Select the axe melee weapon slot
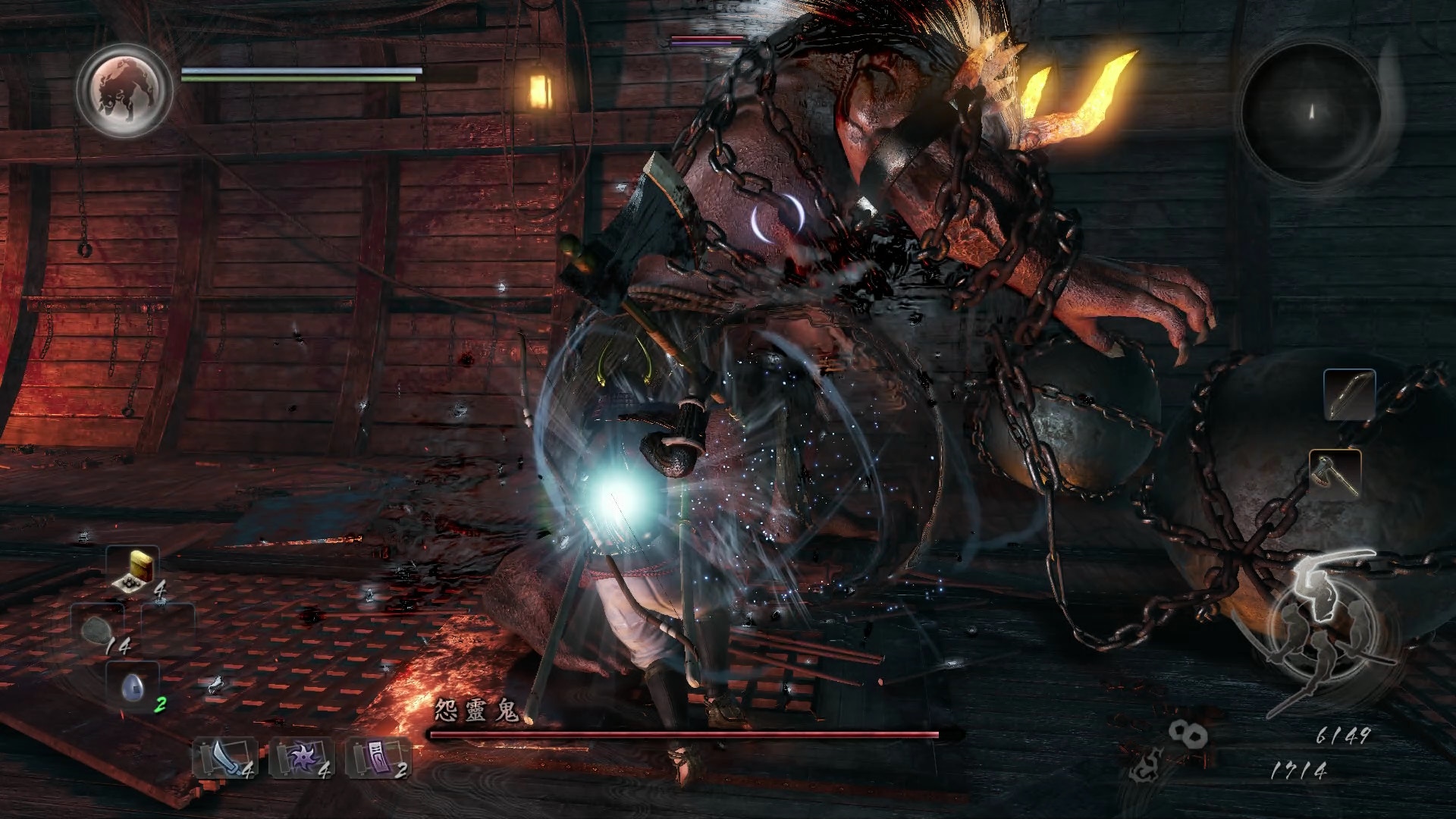The image size is (1456, 819). click(x=1335, y=473)
